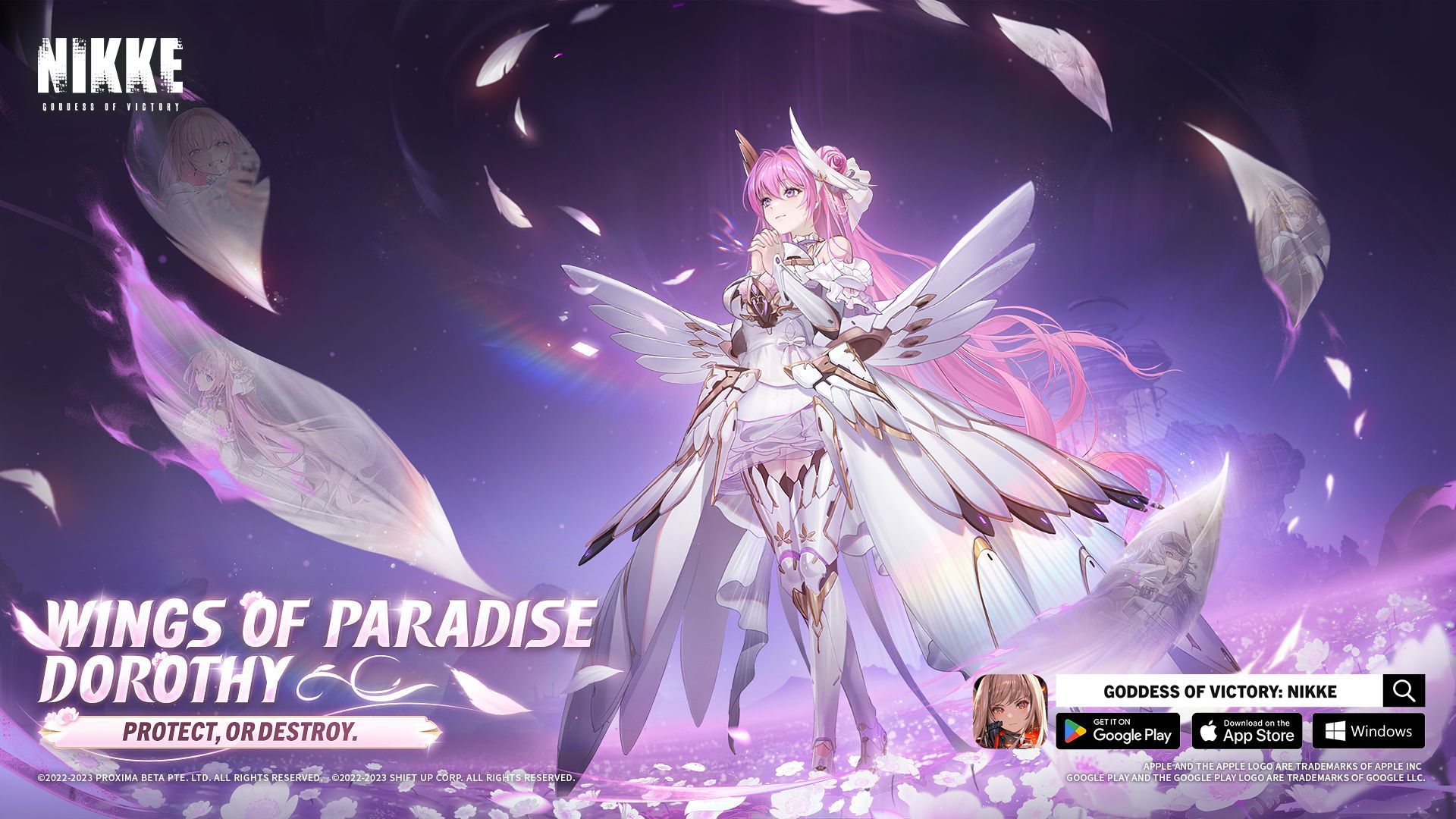Click the Google Play store badge

(1118, 731)
